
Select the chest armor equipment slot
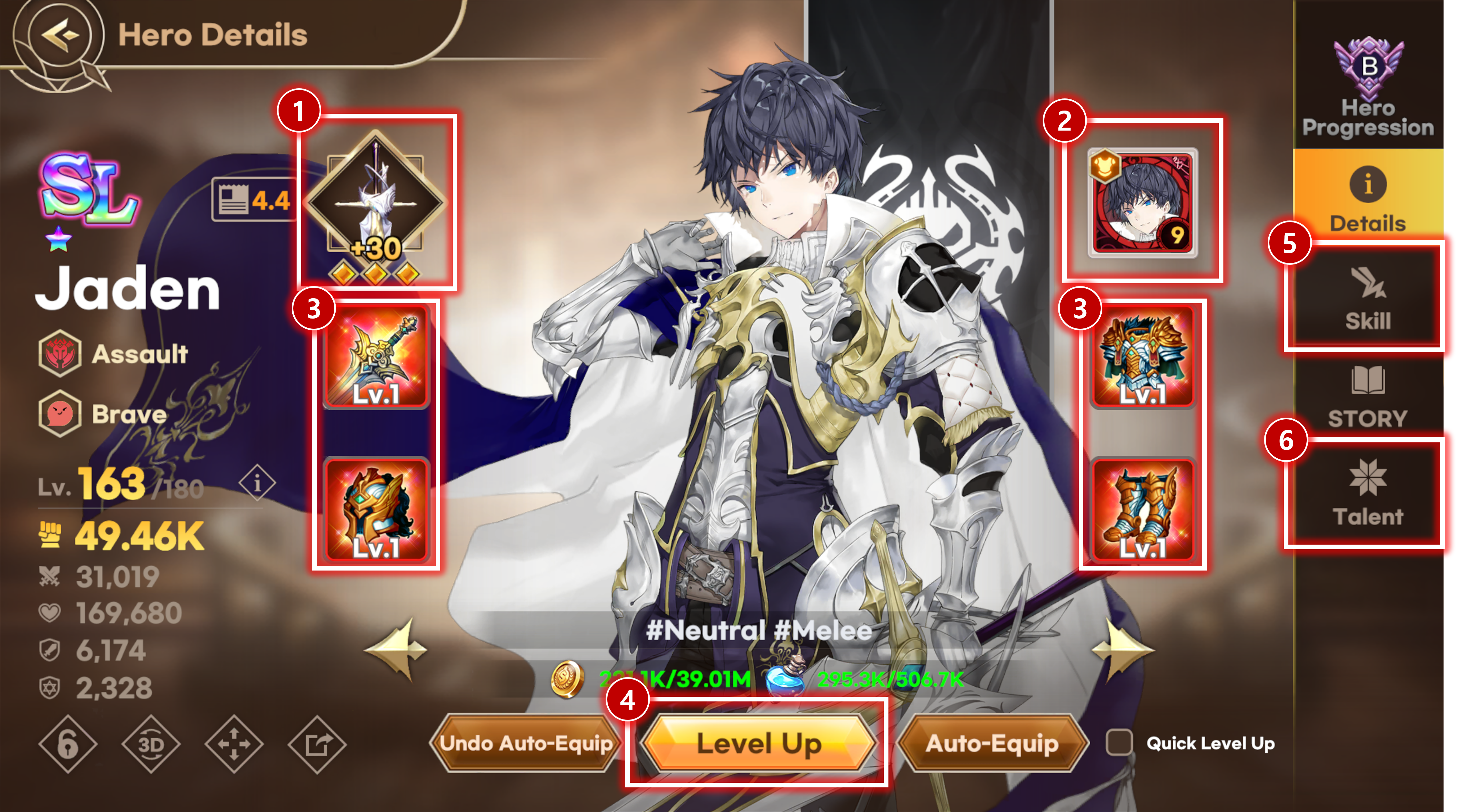pyautogui.click(x=1142, y=357)
